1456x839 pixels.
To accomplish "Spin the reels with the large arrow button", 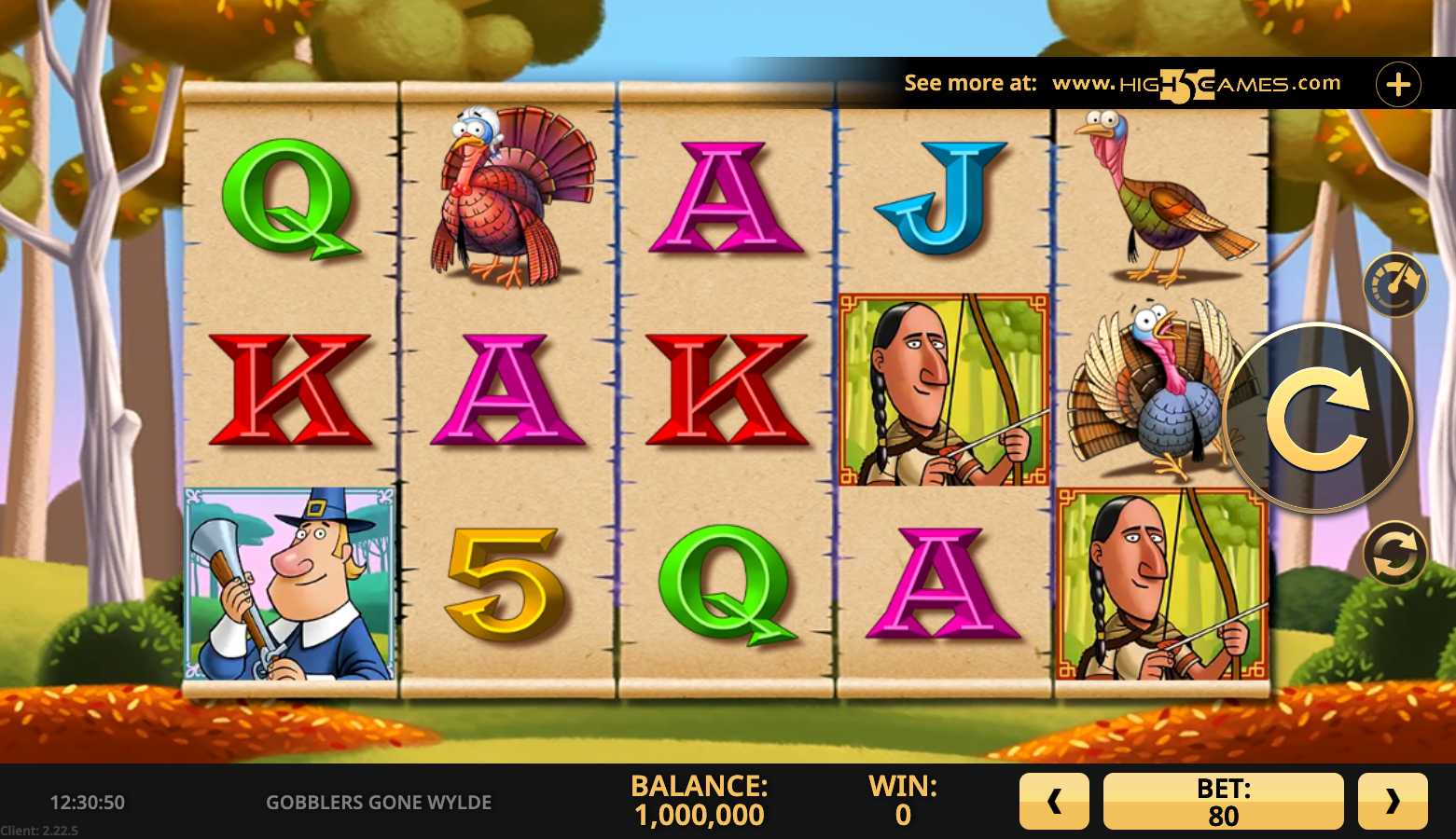I will coord(1317,418).
